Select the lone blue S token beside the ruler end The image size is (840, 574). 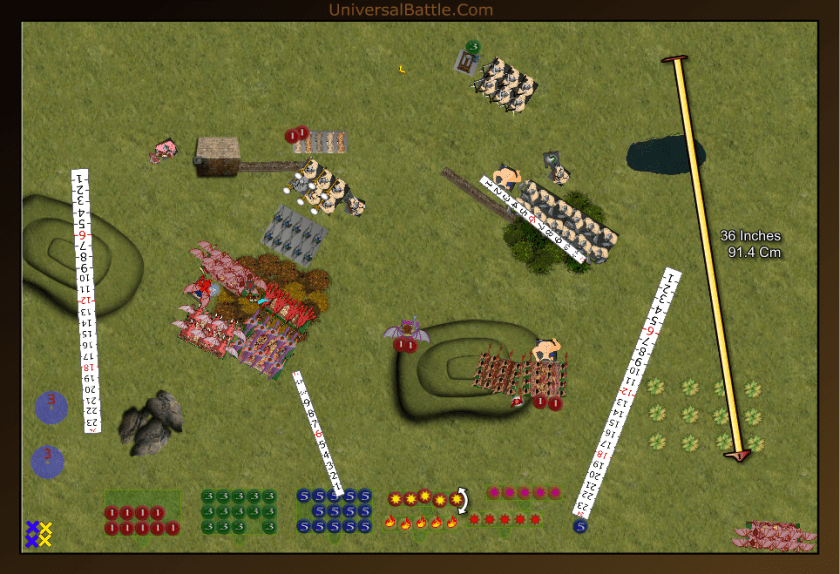(x=580, y=526)
